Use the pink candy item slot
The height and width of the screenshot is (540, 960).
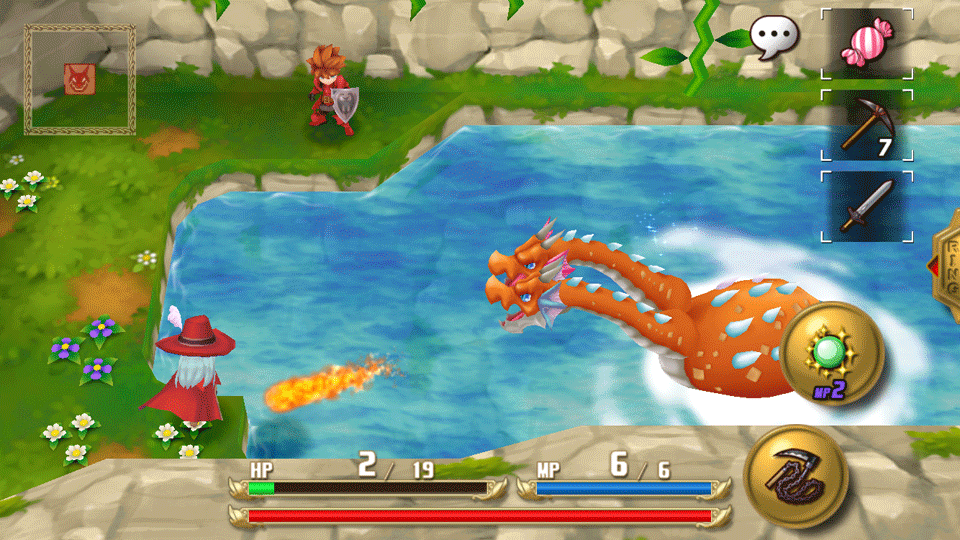pos(866,44)
